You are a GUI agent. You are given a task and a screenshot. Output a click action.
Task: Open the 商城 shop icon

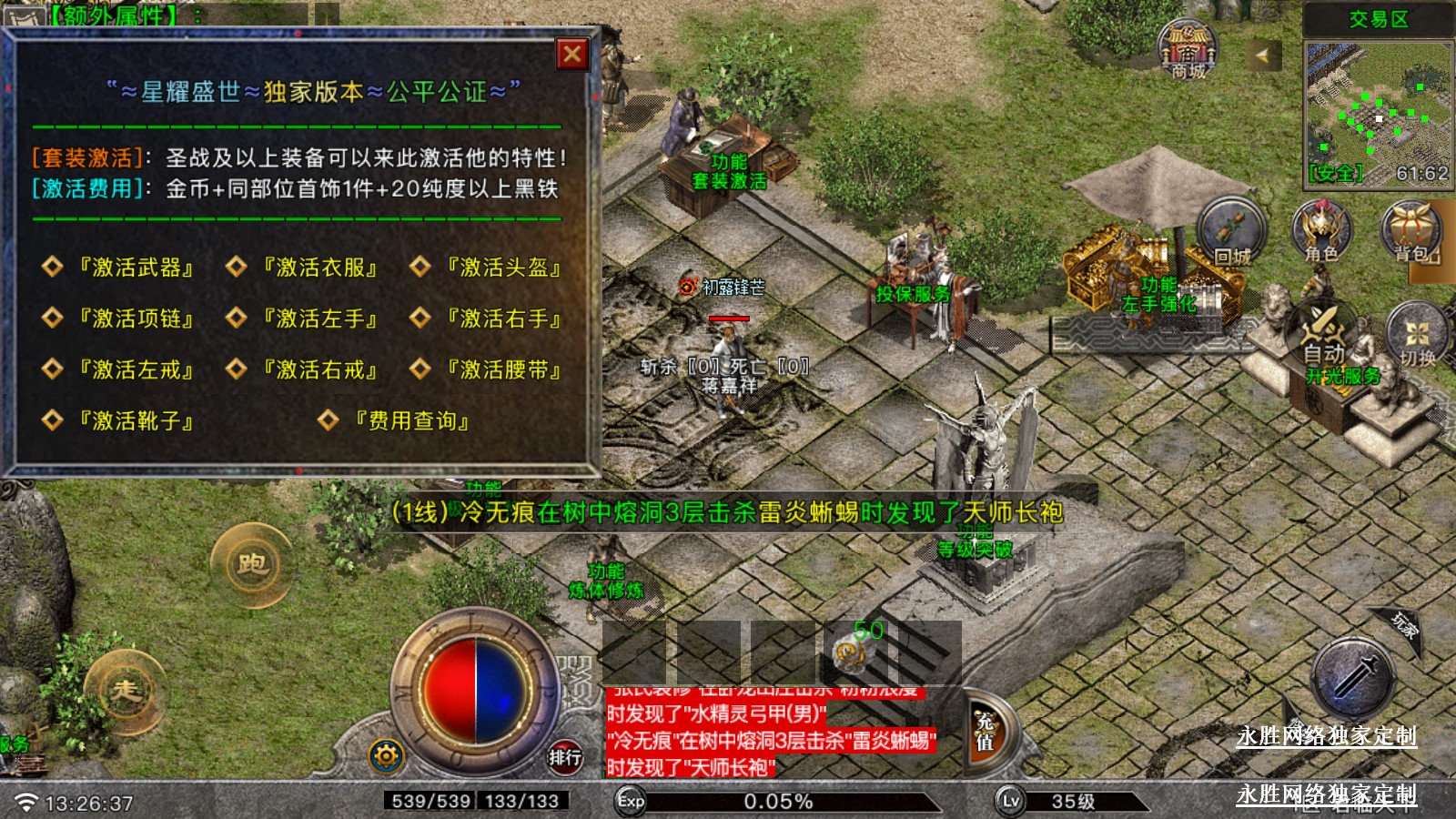click(1188, 50)
